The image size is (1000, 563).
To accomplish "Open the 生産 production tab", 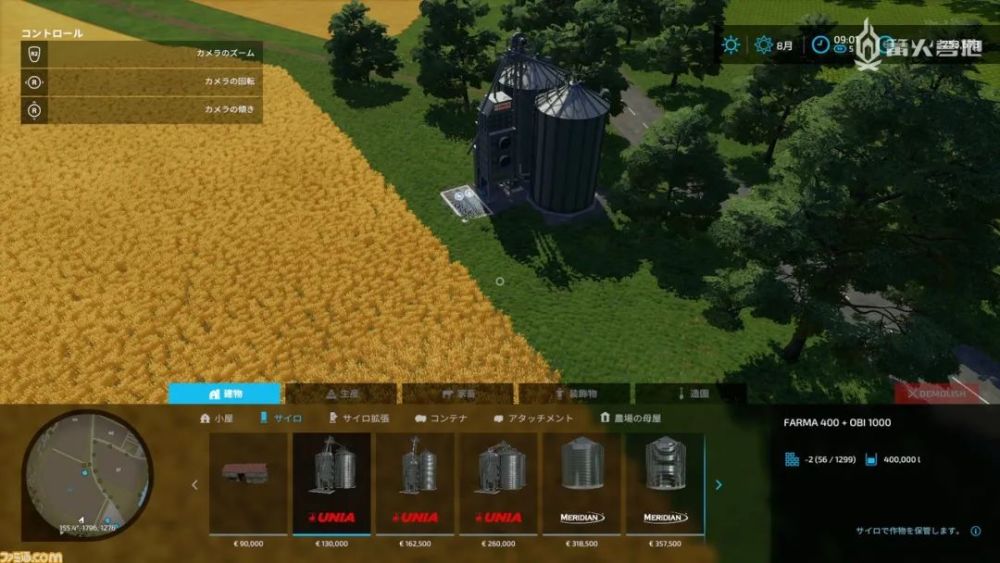I will 341,394.
